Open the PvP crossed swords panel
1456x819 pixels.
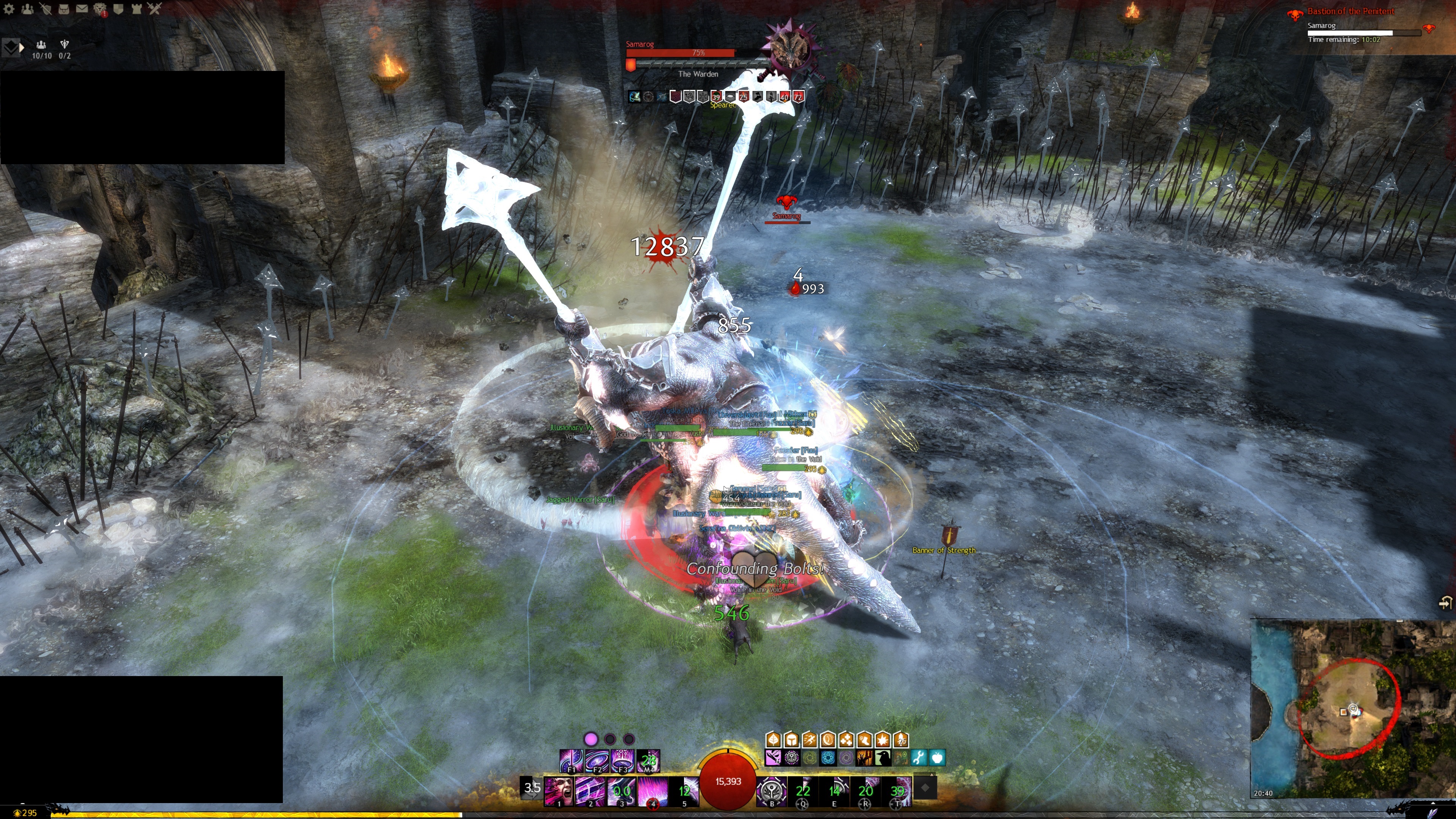click(154, 8)
